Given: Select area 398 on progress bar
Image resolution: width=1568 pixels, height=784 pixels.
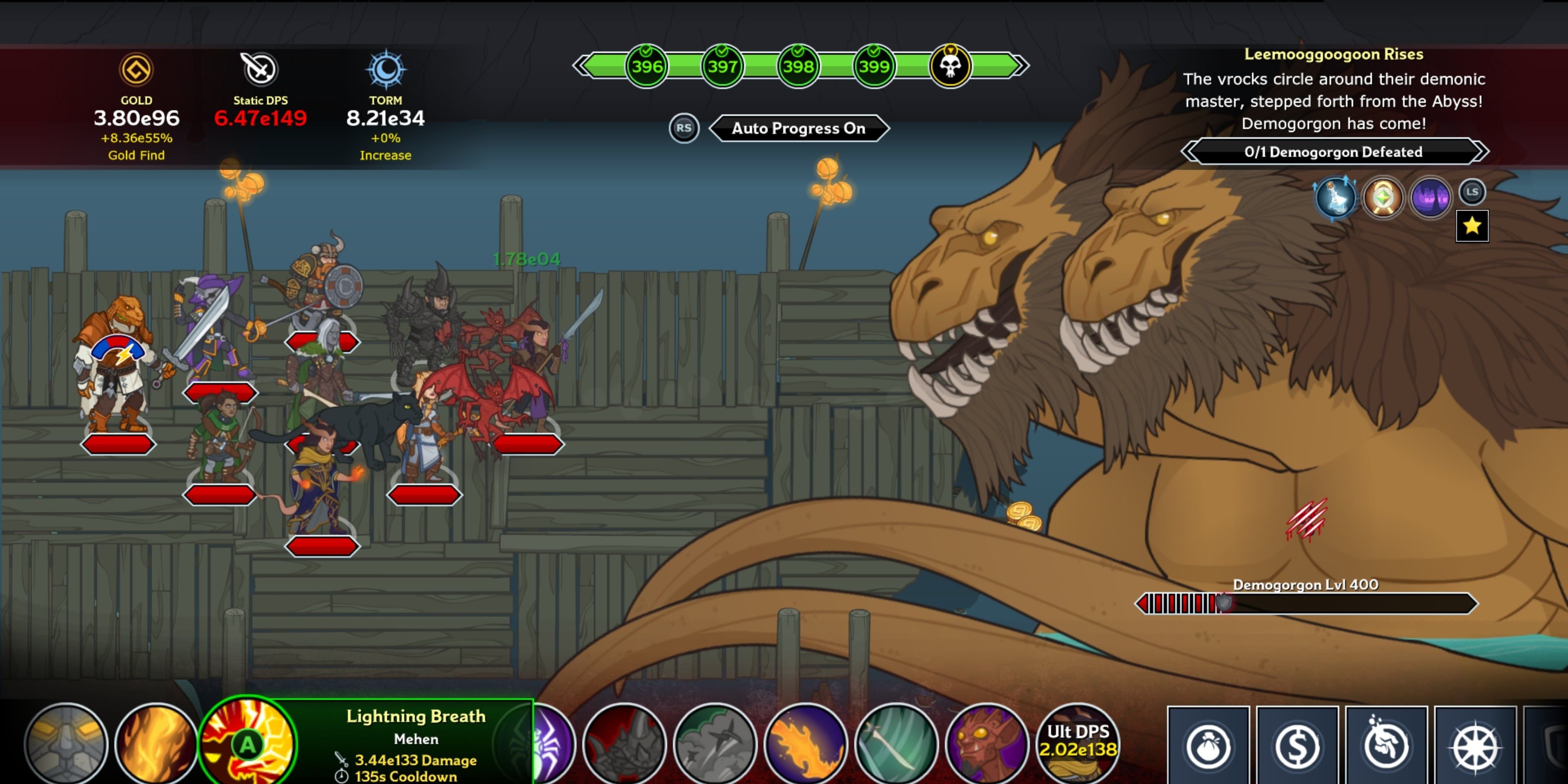Looking at the screenshot, I should pos(798,66).
